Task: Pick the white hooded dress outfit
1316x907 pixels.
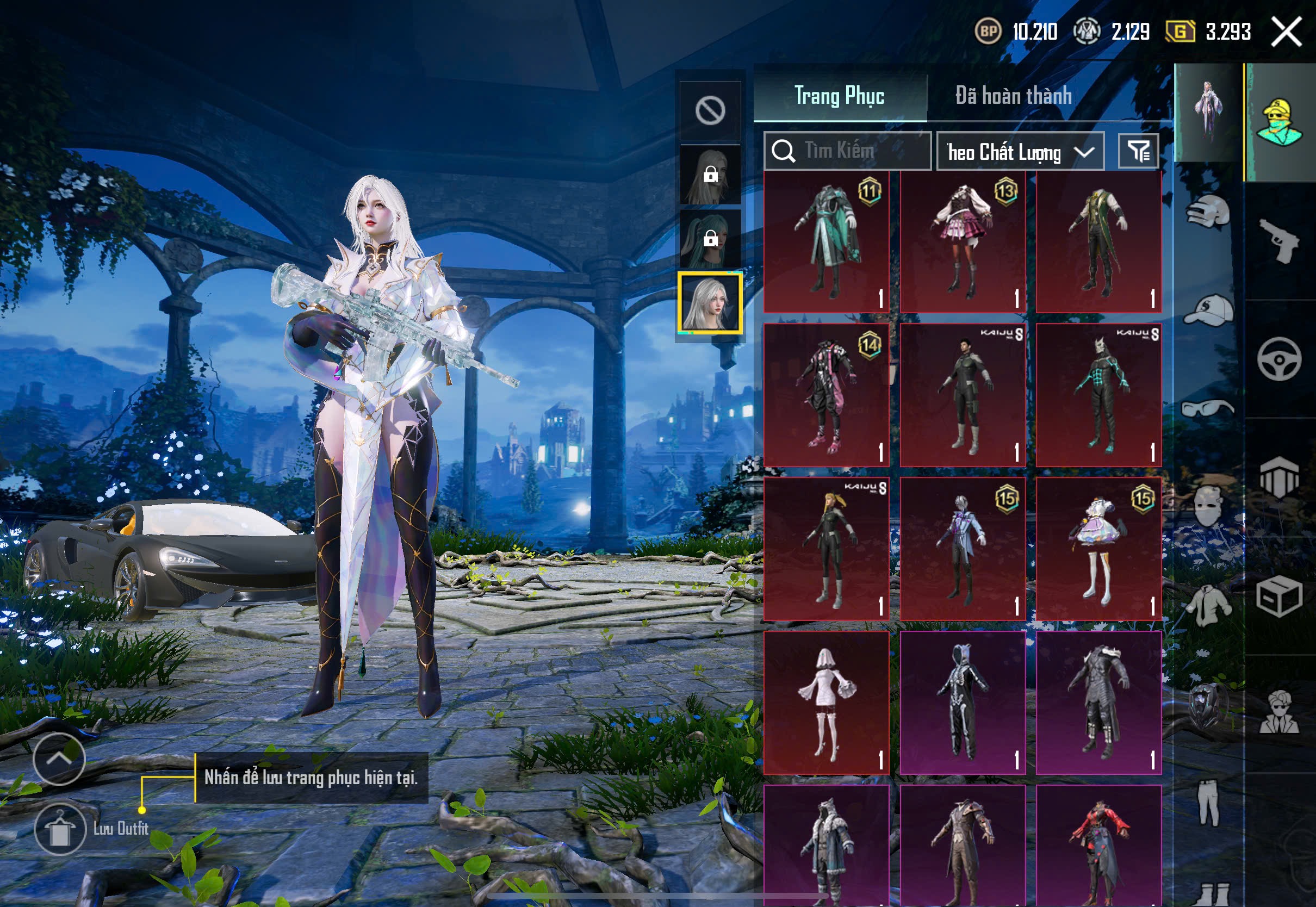Action: click(826, 703)
